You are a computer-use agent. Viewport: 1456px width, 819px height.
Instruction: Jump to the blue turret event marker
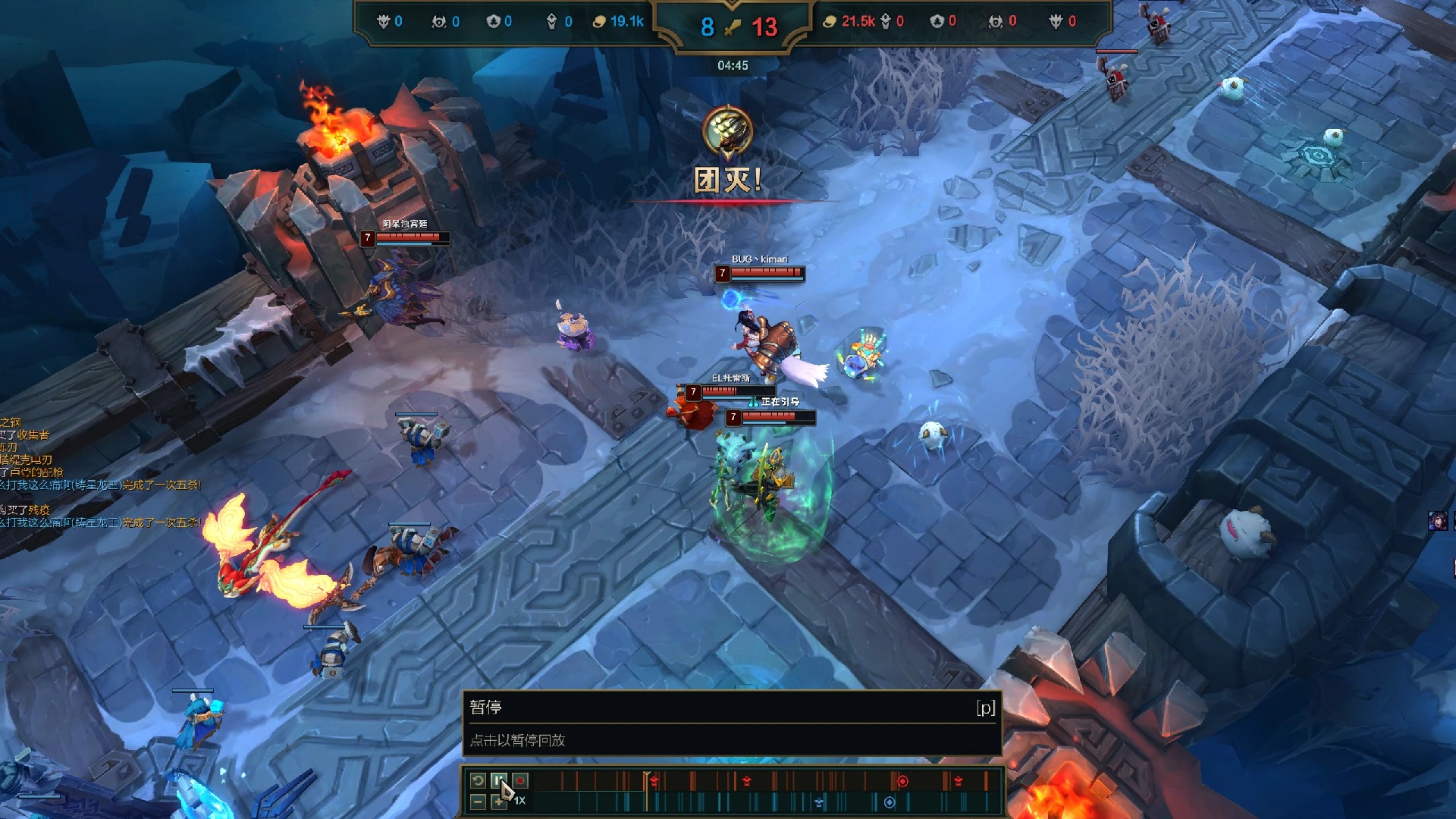pos(819,802)
